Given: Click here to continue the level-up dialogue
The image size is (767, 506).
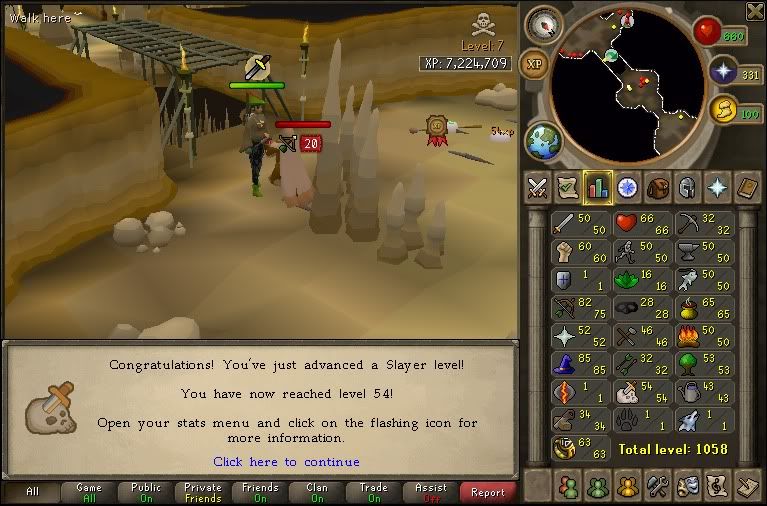Looking at the screenshot, I should click(x=286, y=462).
